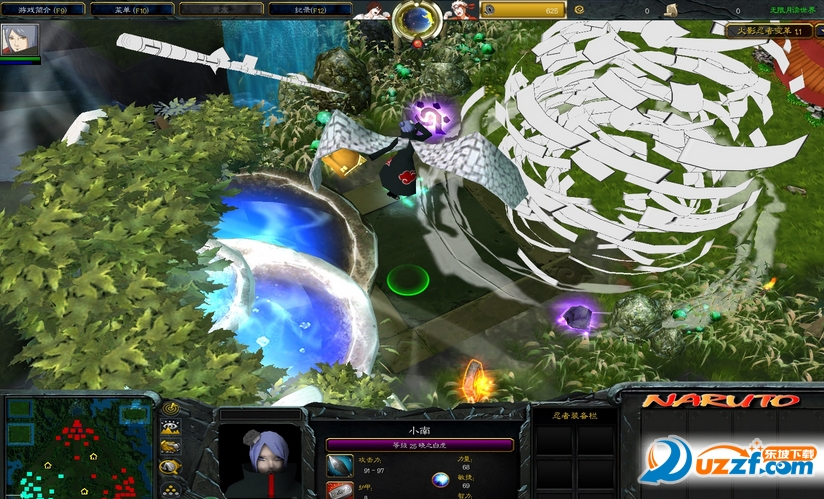This screenshot has width=824, height=499.
Task: Click the headband armor icon
Action: pyautogui.click(x=340, y=490)
